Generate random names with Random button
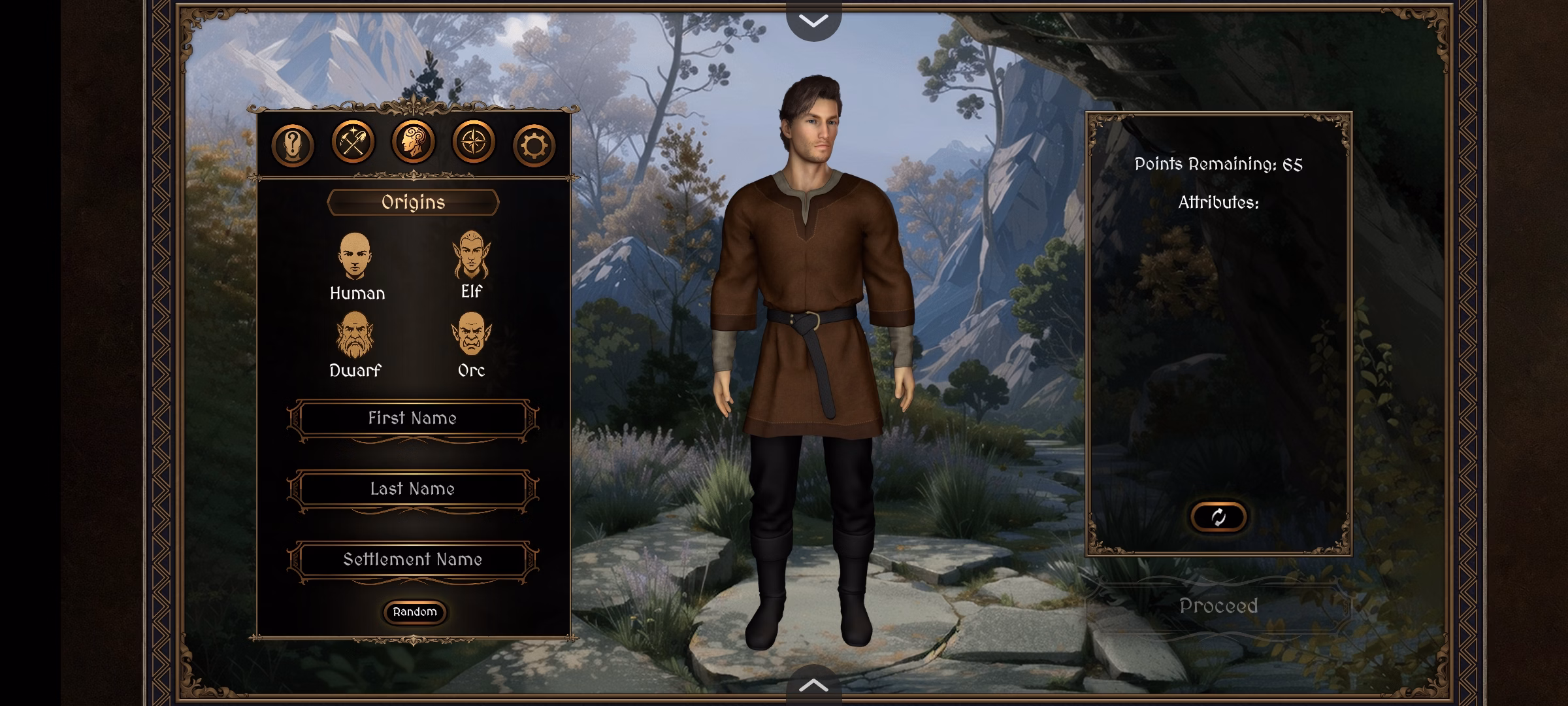The width and height of the screenshot is (1568, 706). (x=415, y=612)
